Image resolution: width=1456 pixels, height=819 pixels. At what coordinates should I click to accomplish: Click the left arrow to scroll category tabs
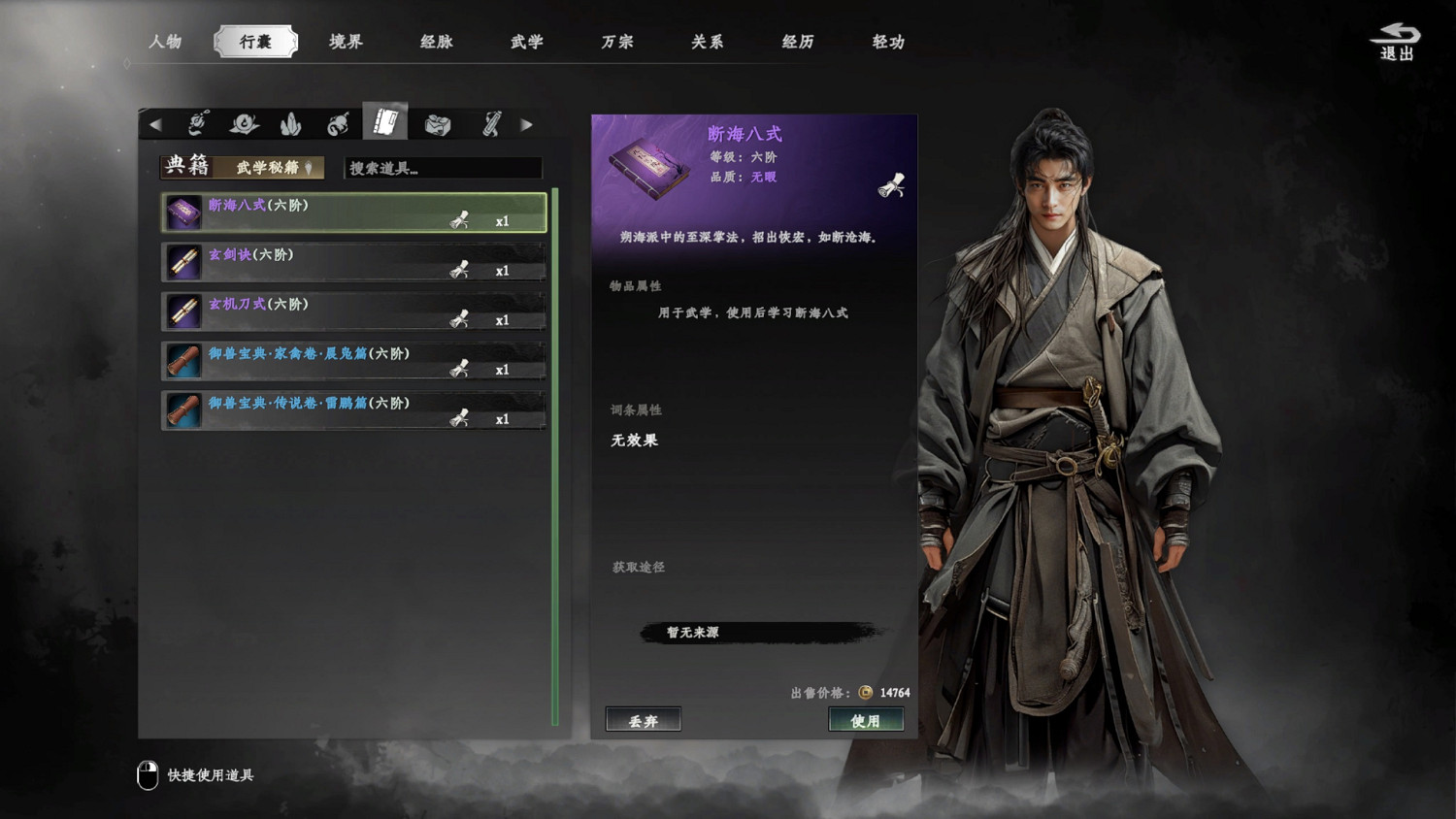157,123
